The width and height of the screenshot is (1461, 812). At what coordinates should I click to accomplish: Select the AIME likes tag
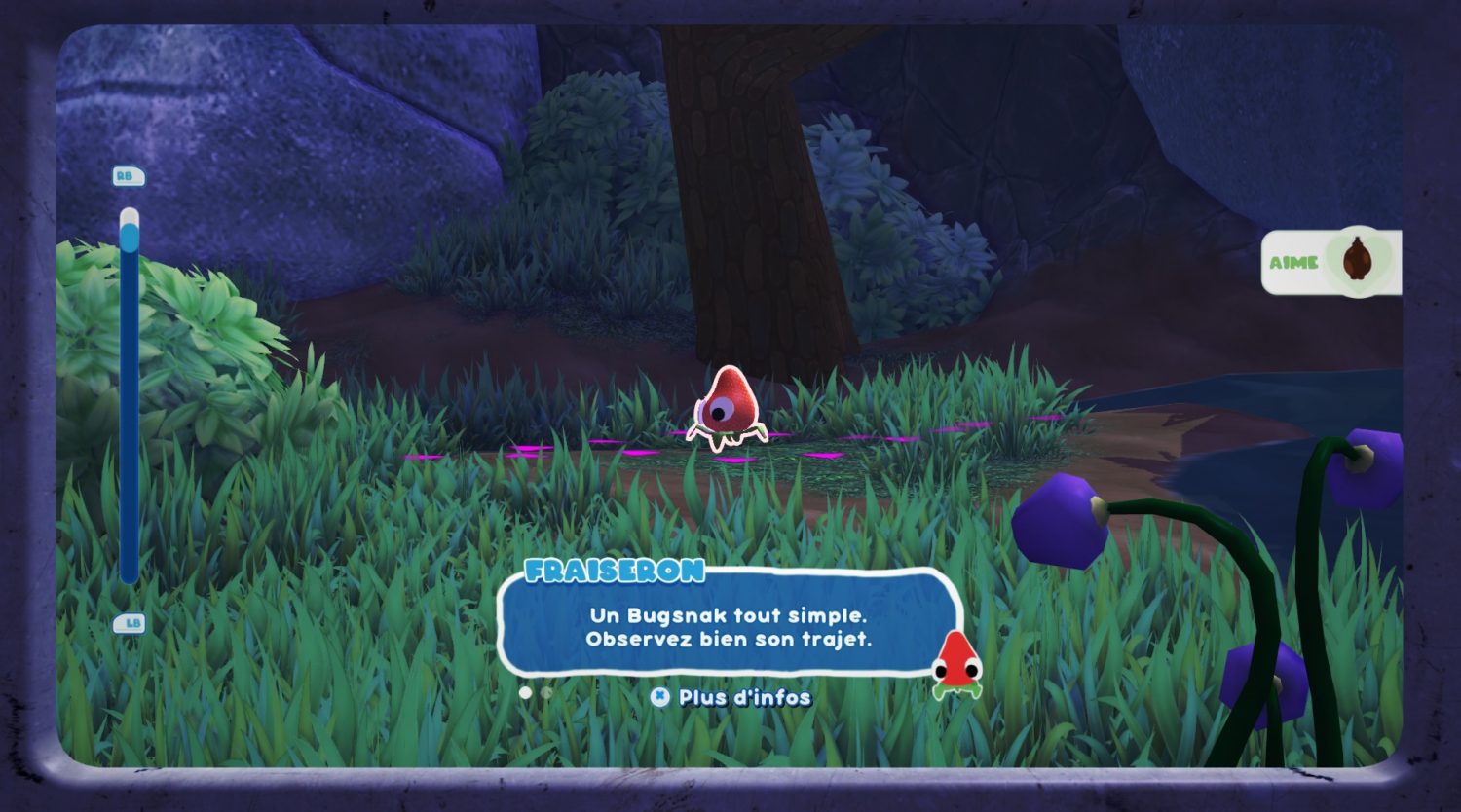pyautogui.click(x=1330, y=262)
